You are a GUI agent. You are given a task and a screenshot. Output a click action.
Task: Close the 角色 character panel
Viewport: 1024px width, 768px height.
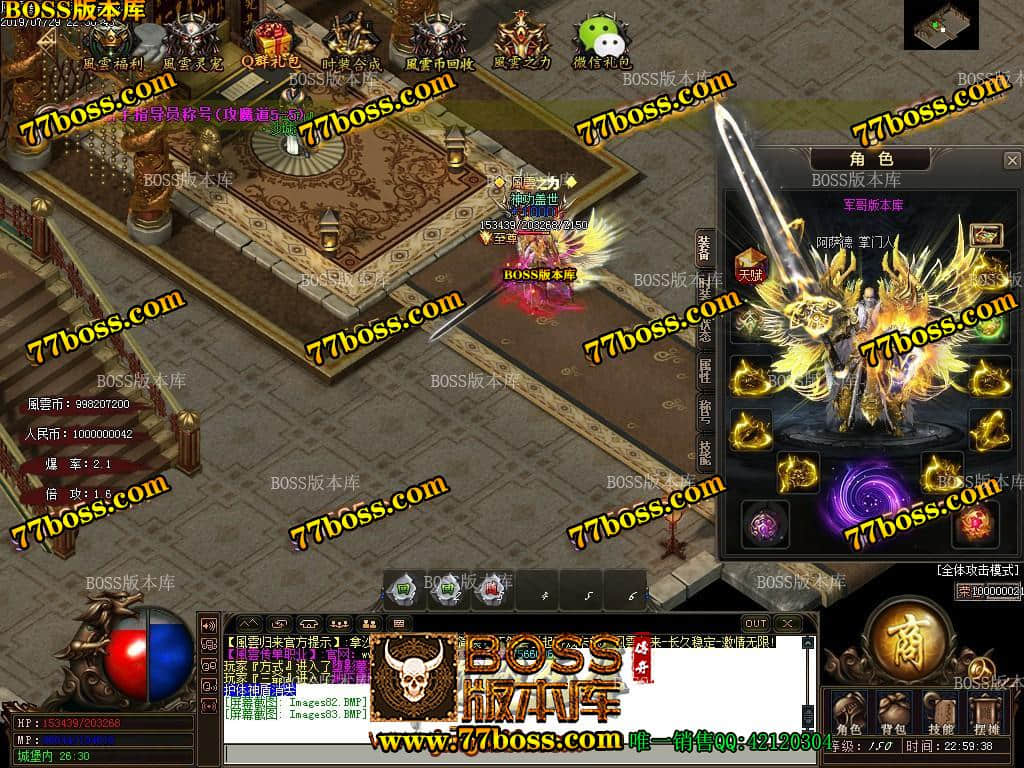coord(1012,160)
